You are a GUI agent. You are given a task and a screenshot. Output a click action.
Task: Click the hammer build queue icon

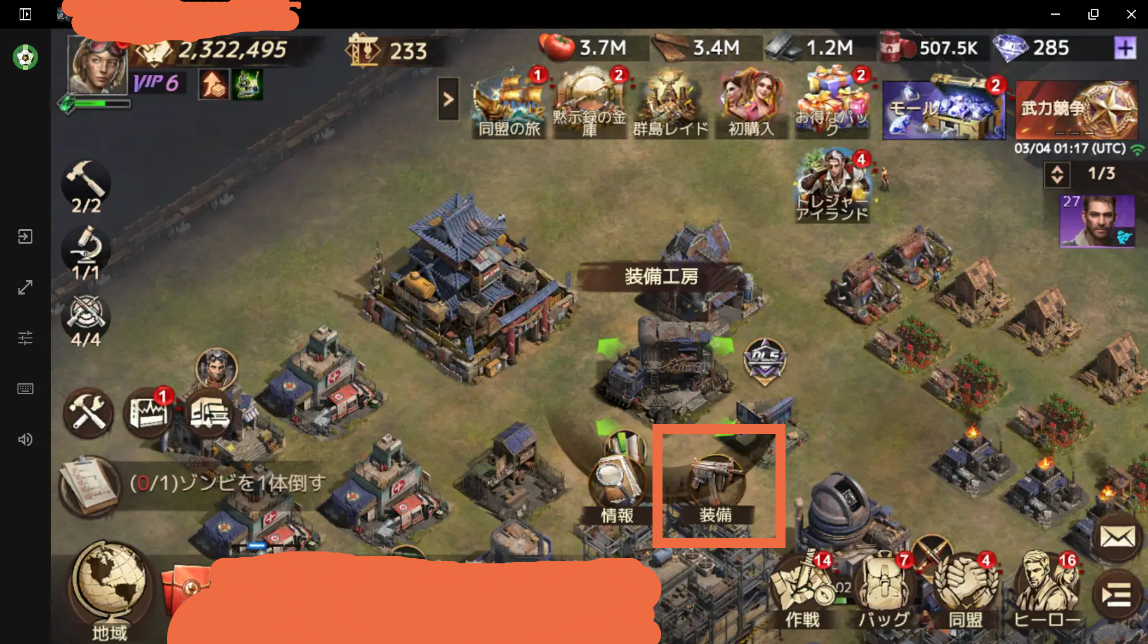pos(86,184)
